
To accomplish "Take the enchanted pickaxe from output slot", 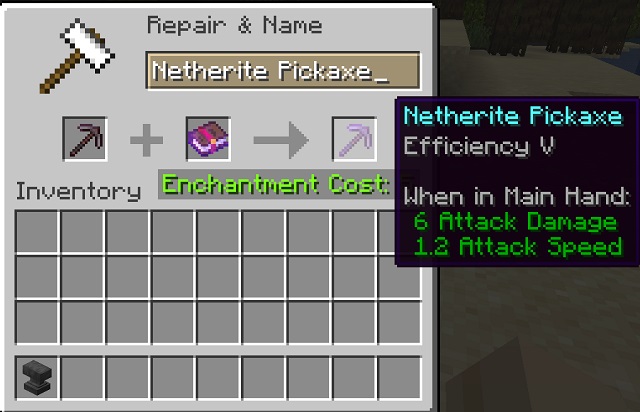I will (x=353, y=139).
